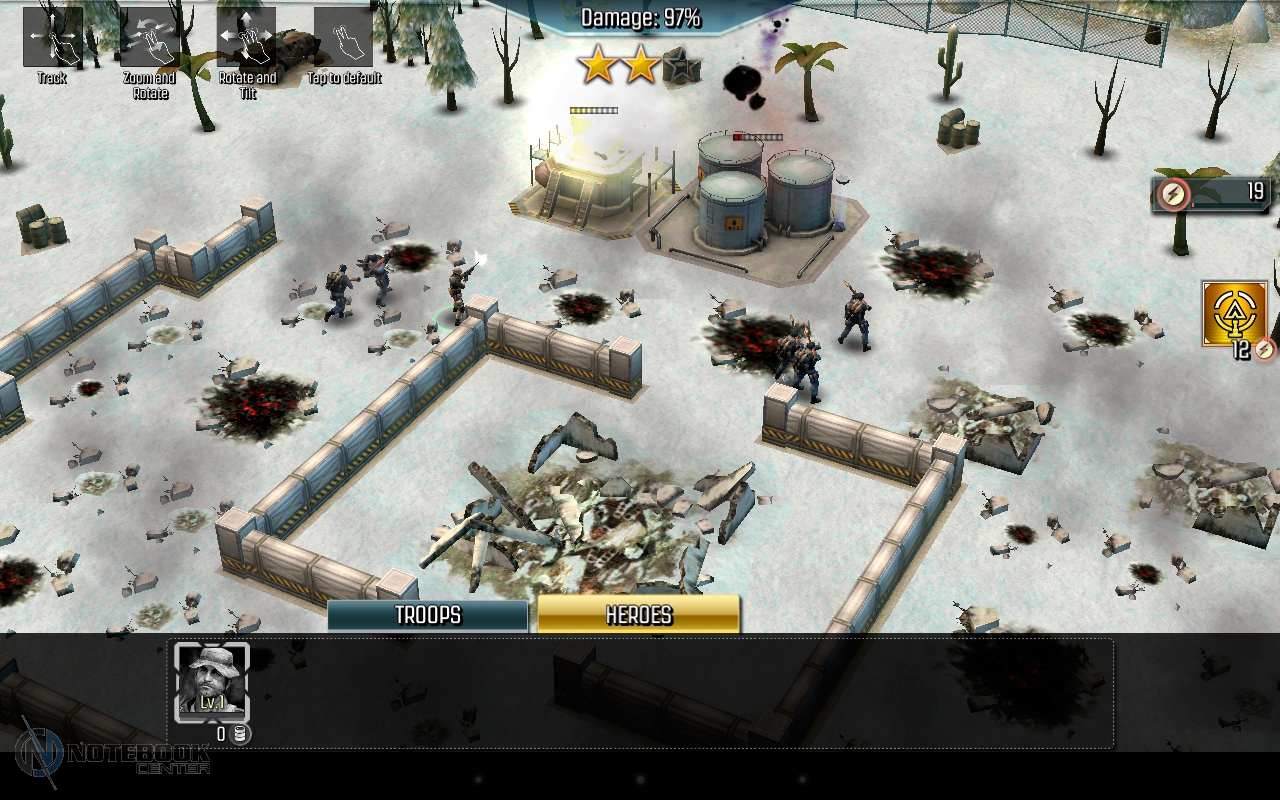Tap the Track gesture hint icon

click(52, 38)
